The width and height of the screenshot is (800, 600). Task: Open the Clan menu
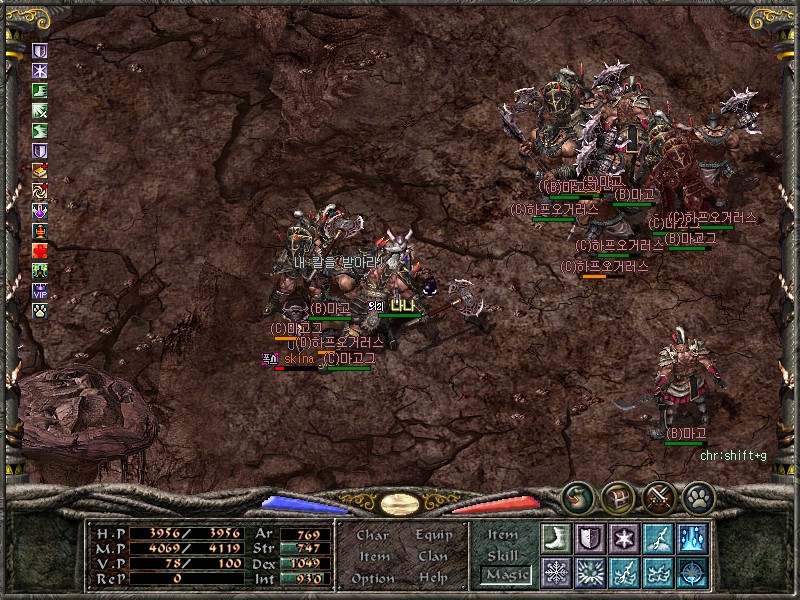tap(433, 556)
